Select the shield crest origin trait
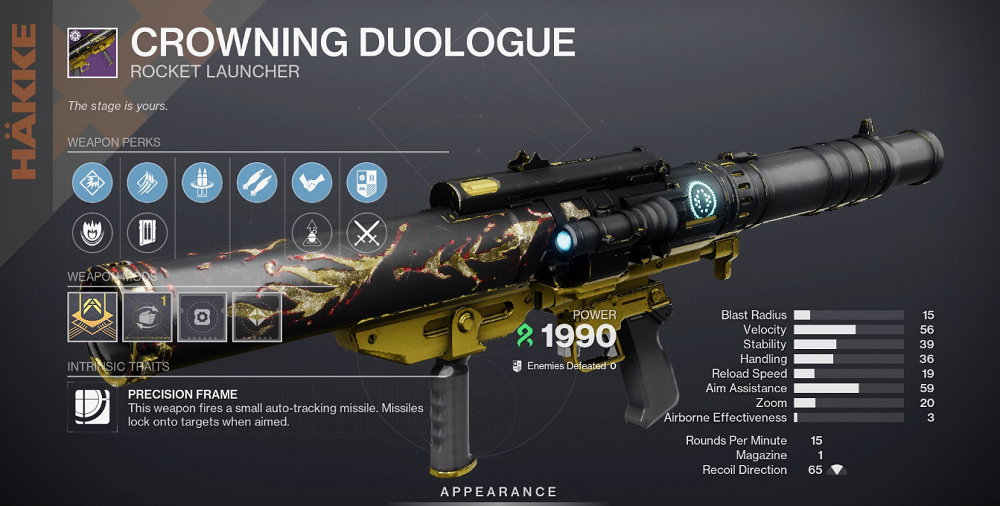 coord(366,183)
